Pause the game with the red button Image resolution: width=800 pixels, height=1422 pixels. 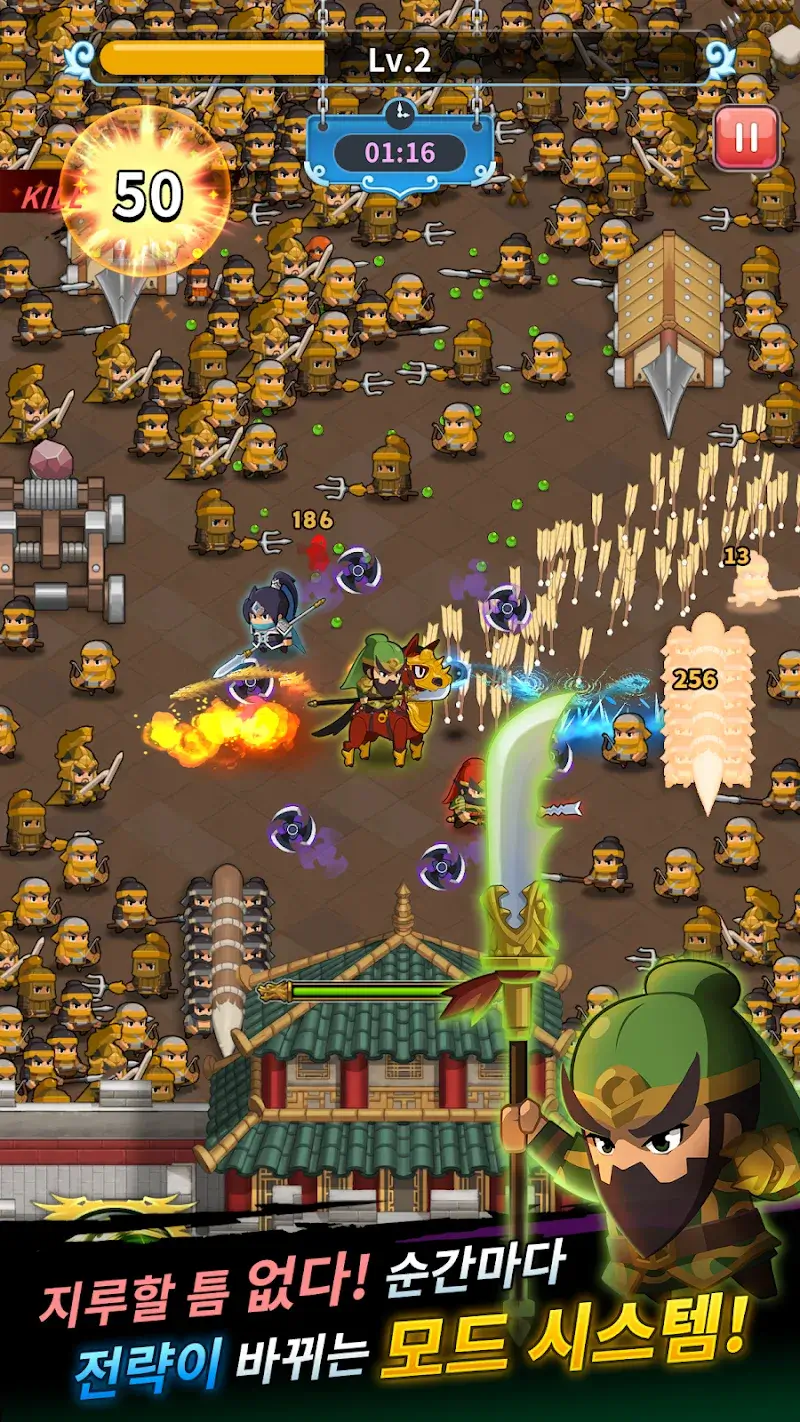[x=746, y=137]
